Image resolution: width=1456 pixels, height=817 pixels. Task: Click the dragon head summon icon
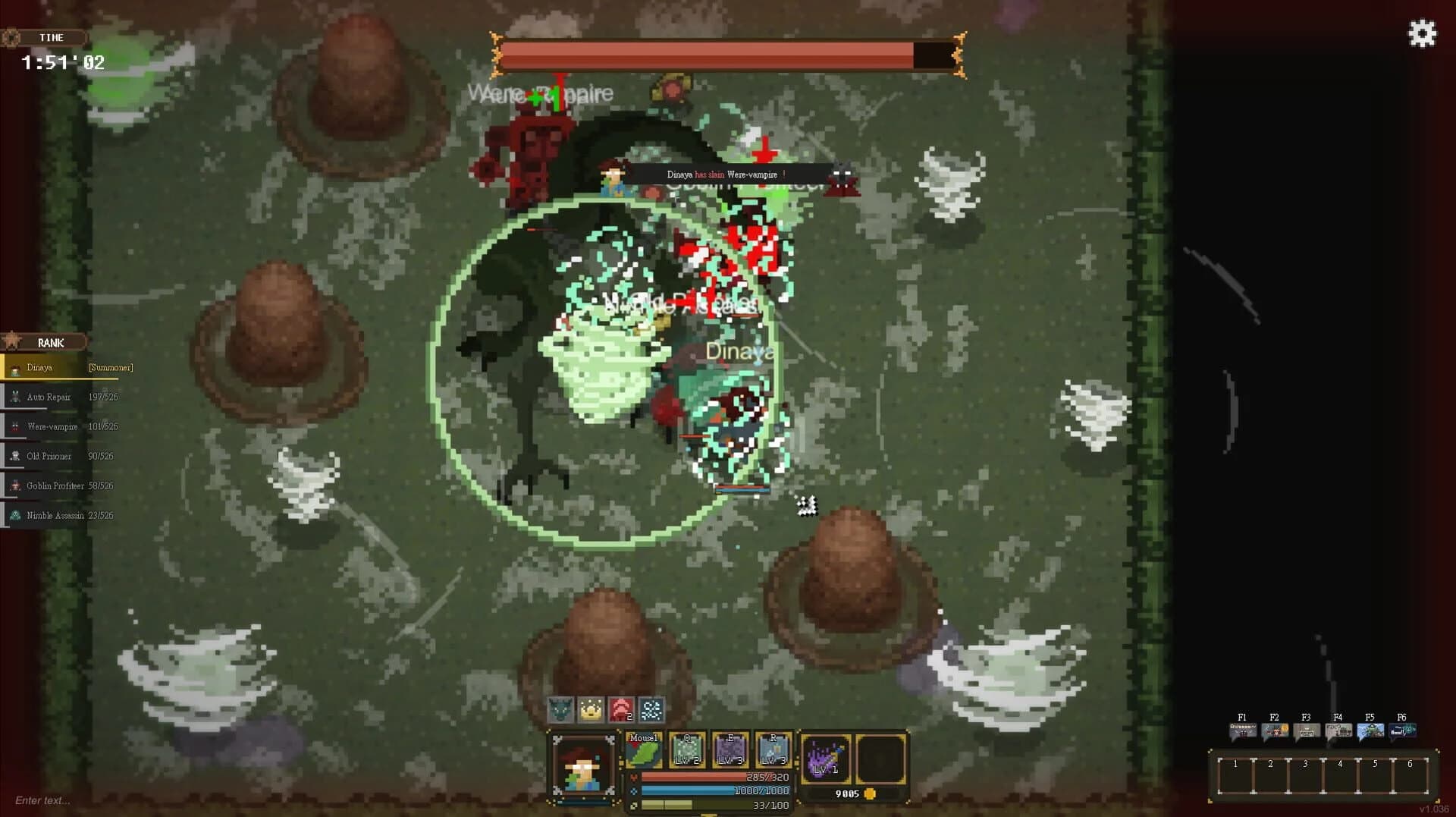(558, 711)
